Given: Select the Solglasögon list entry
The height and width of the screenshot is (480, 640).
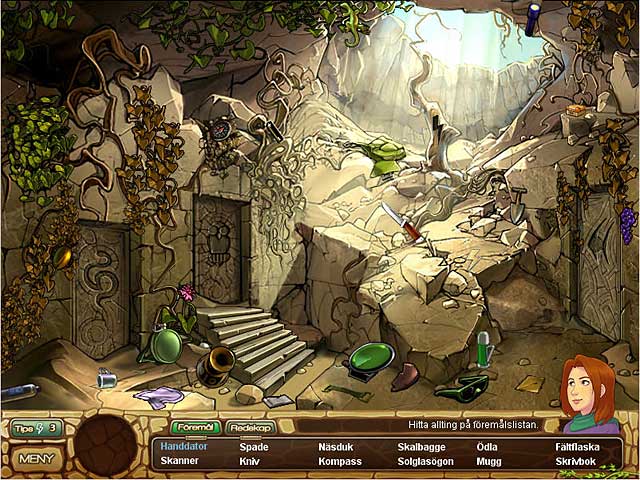Looking at the screenshot, I should click(425, 462).
